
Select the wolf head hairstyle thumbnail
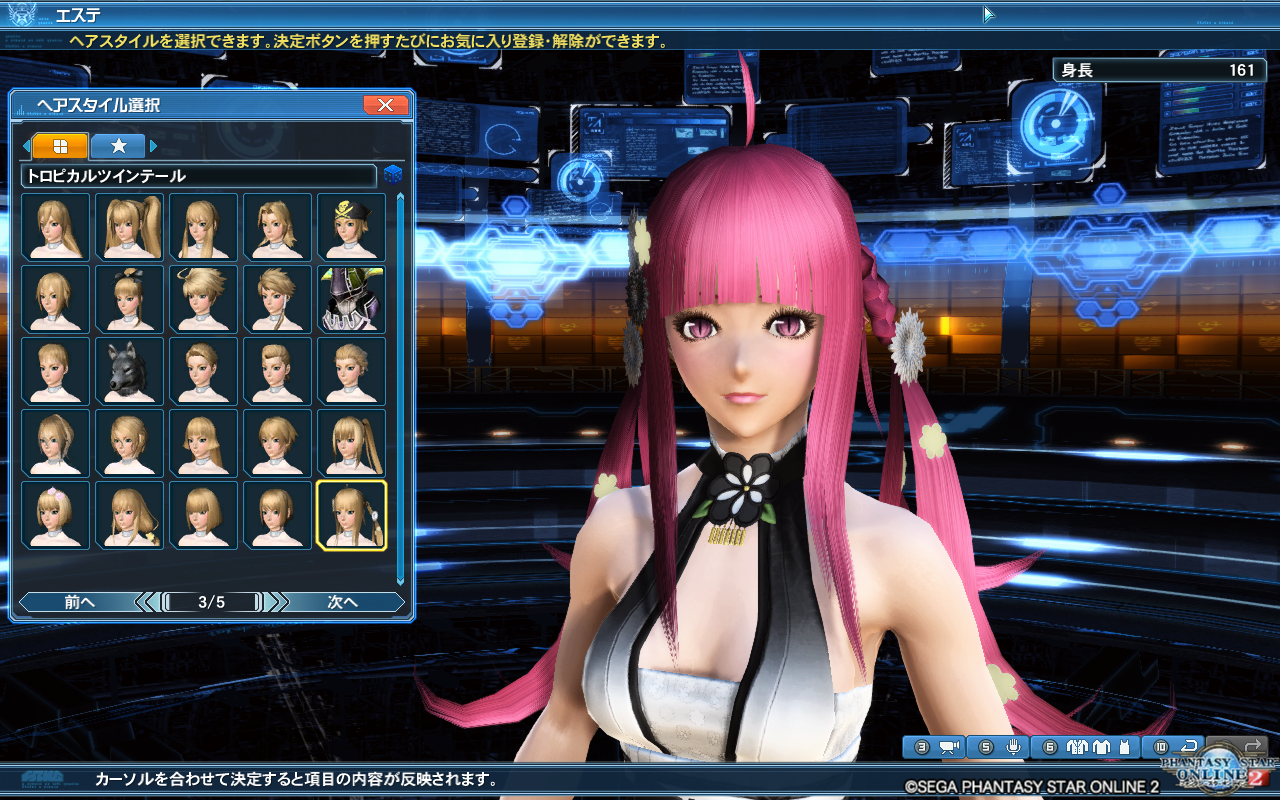[x=129, y=370]
